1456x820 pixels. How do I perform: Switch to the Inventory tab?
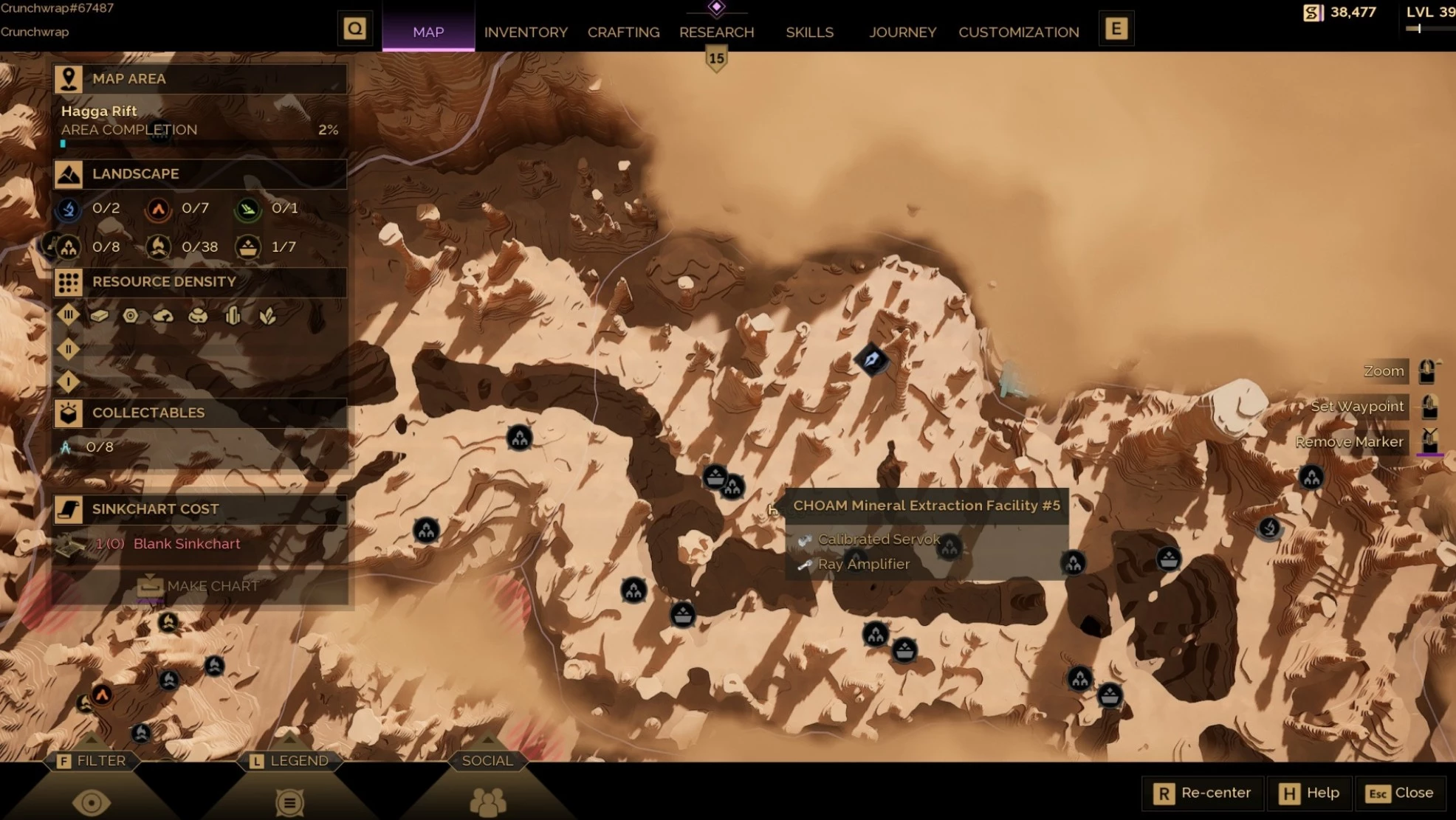pos(526,32)
